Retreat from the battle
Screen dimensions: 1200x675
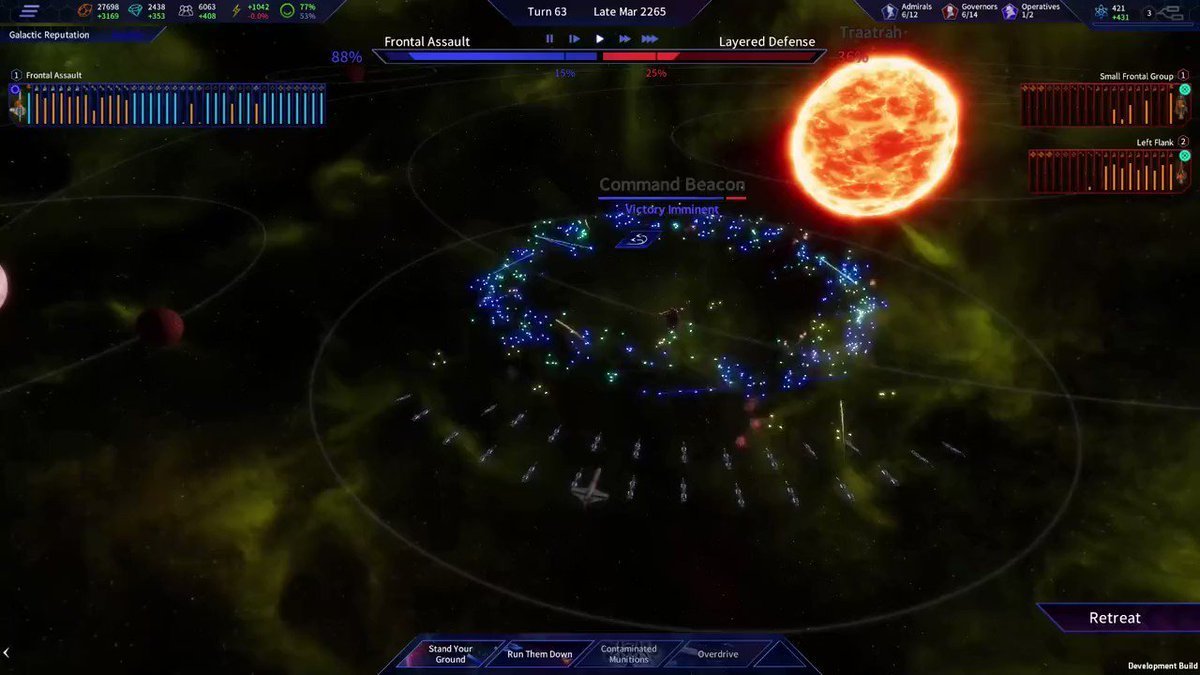tap(1114, 618)
